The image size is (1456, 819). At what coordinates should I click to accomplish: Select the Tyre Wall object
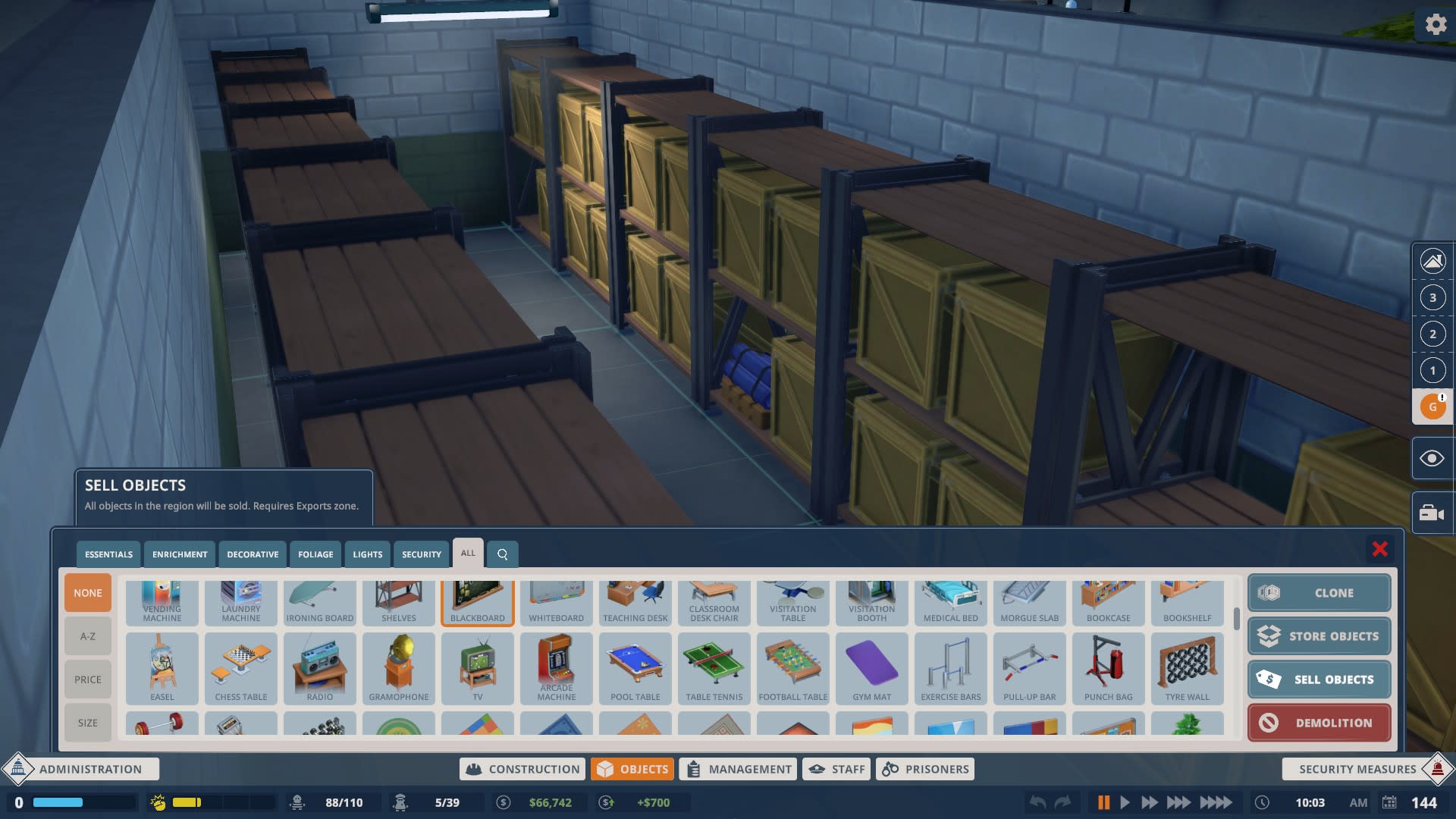(1187, 667)
